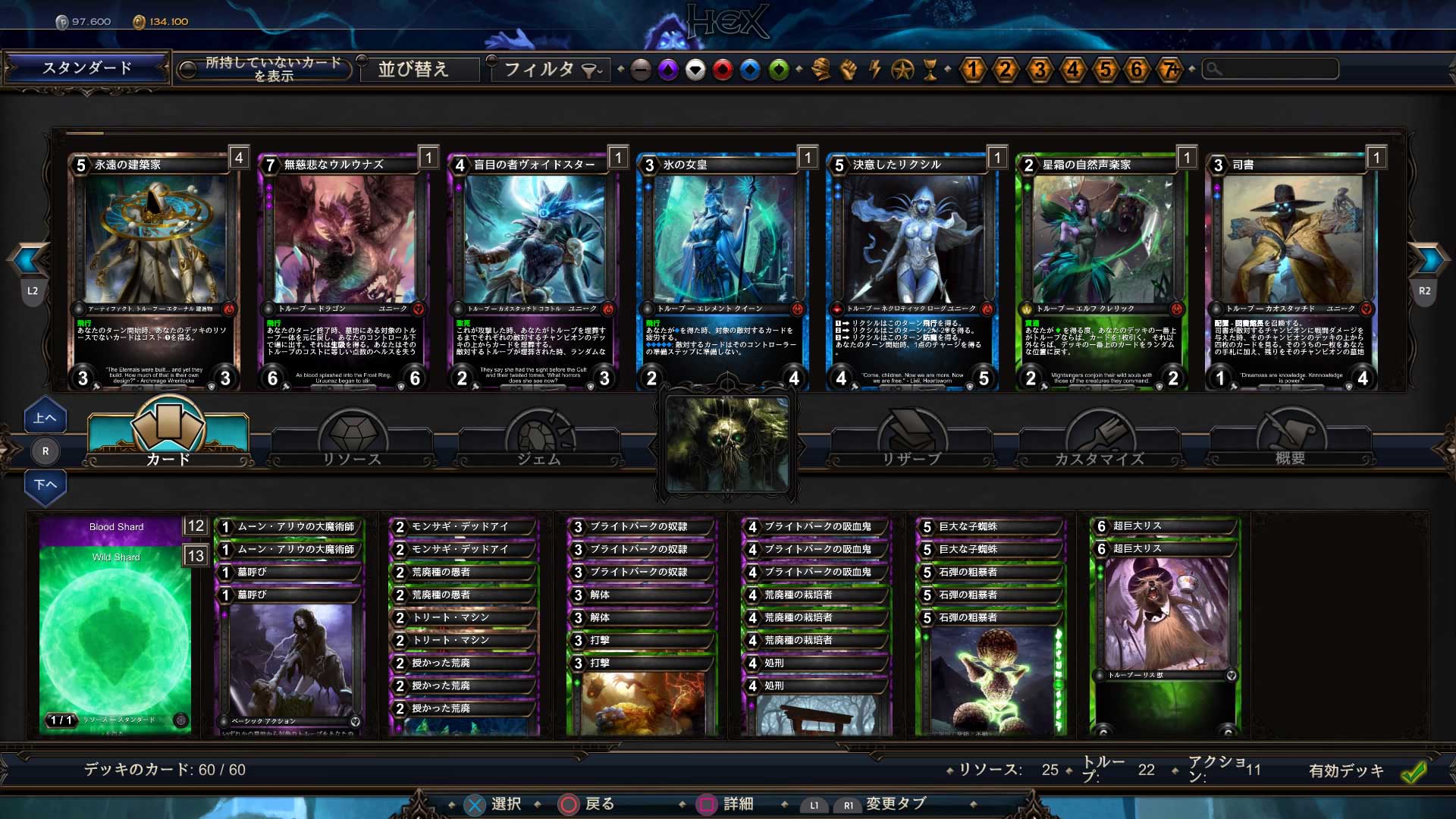Click the gray colorless shard filter

[x=641, y=70]
